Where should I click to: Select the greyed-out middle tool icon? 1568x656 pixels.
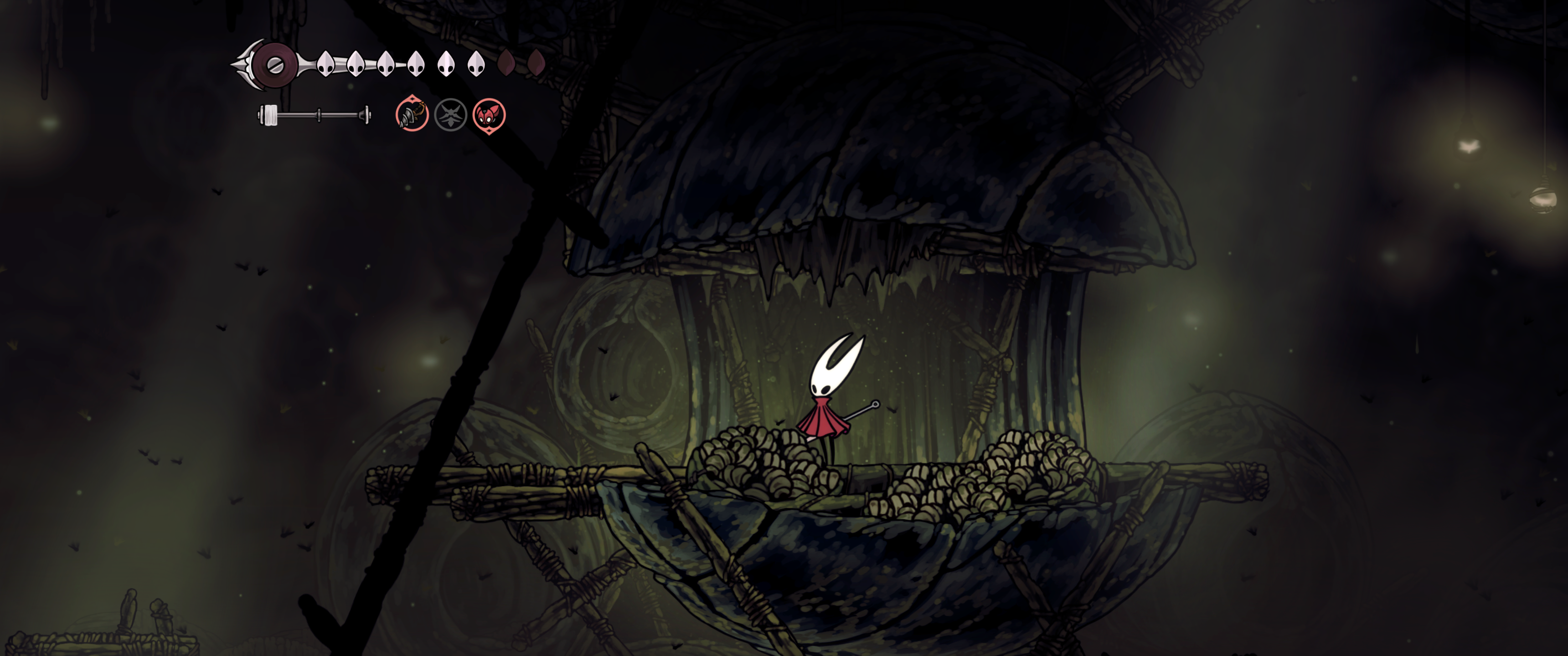(450, 114)
